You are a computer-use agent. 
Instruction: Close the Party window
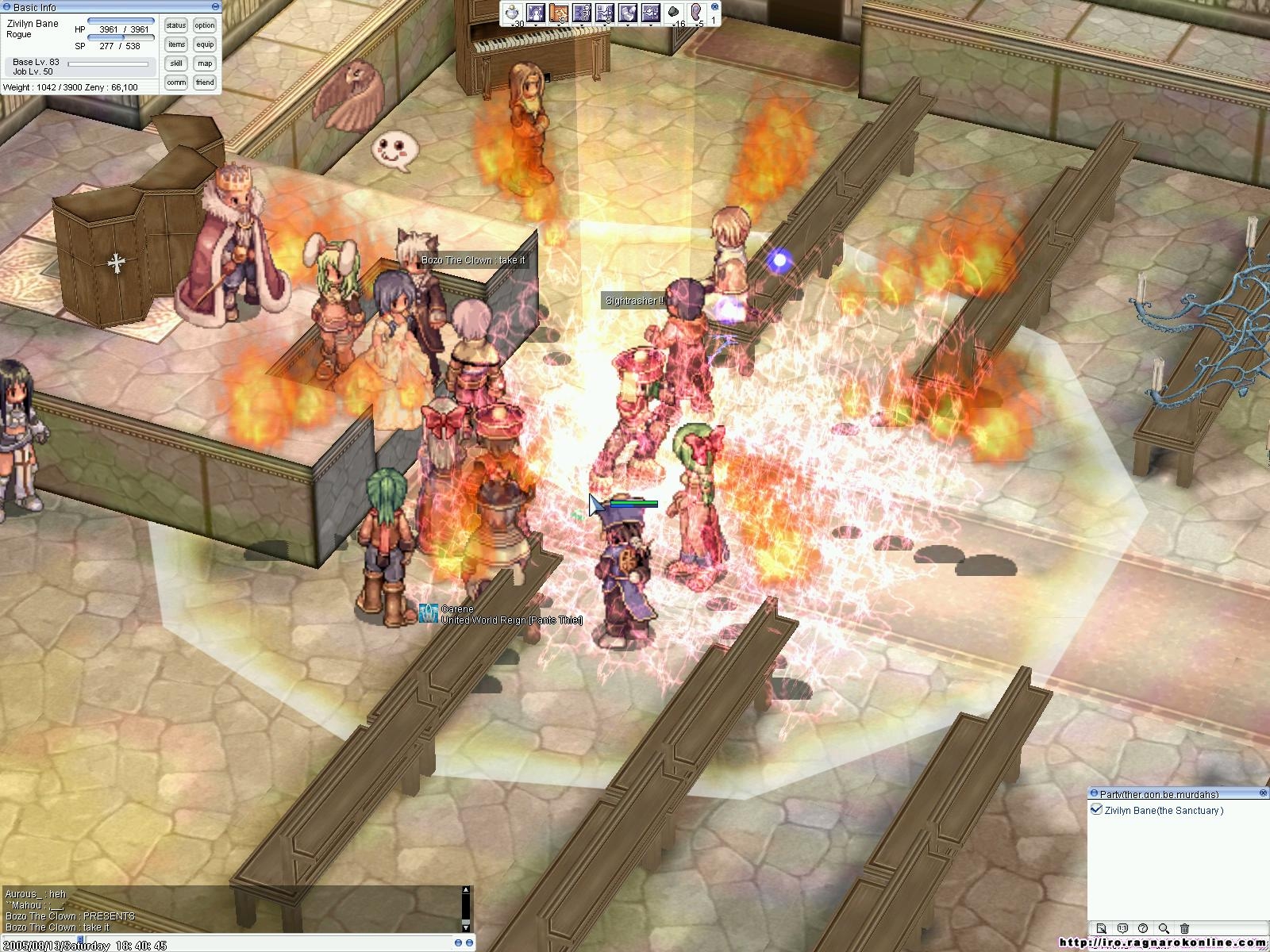[1263, 793]
